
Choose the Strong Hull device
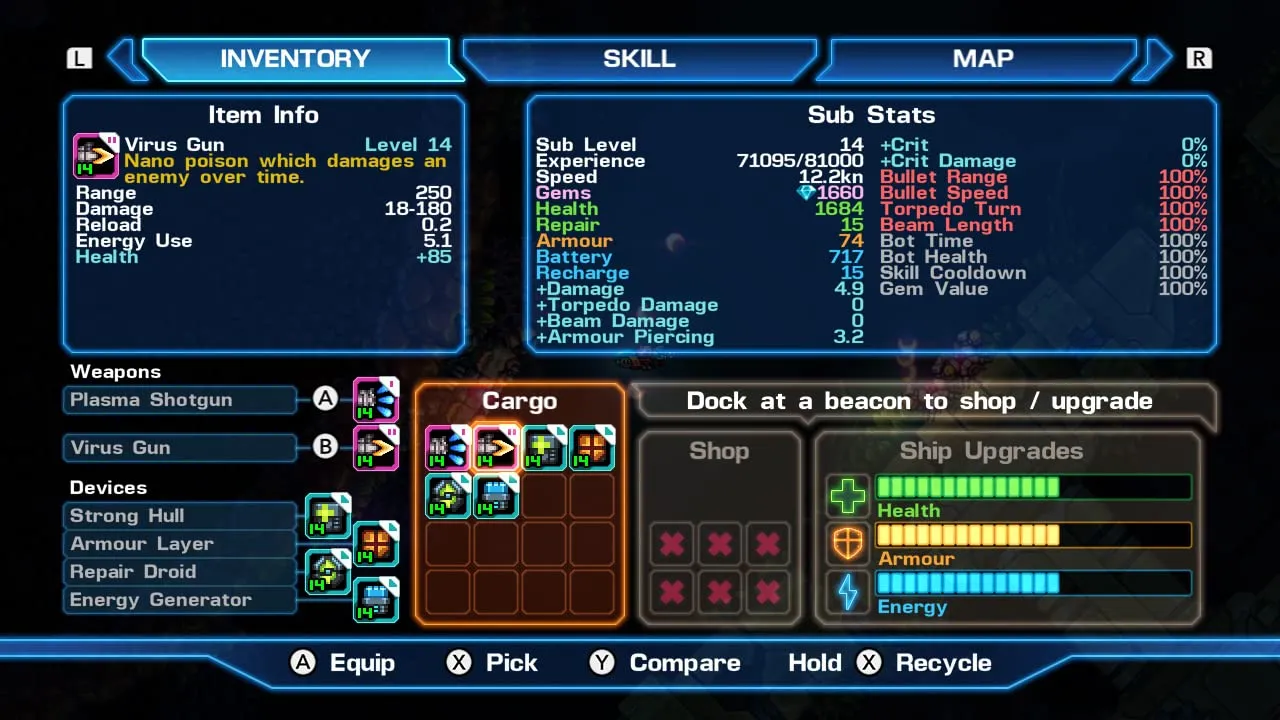tap(180, 516)
